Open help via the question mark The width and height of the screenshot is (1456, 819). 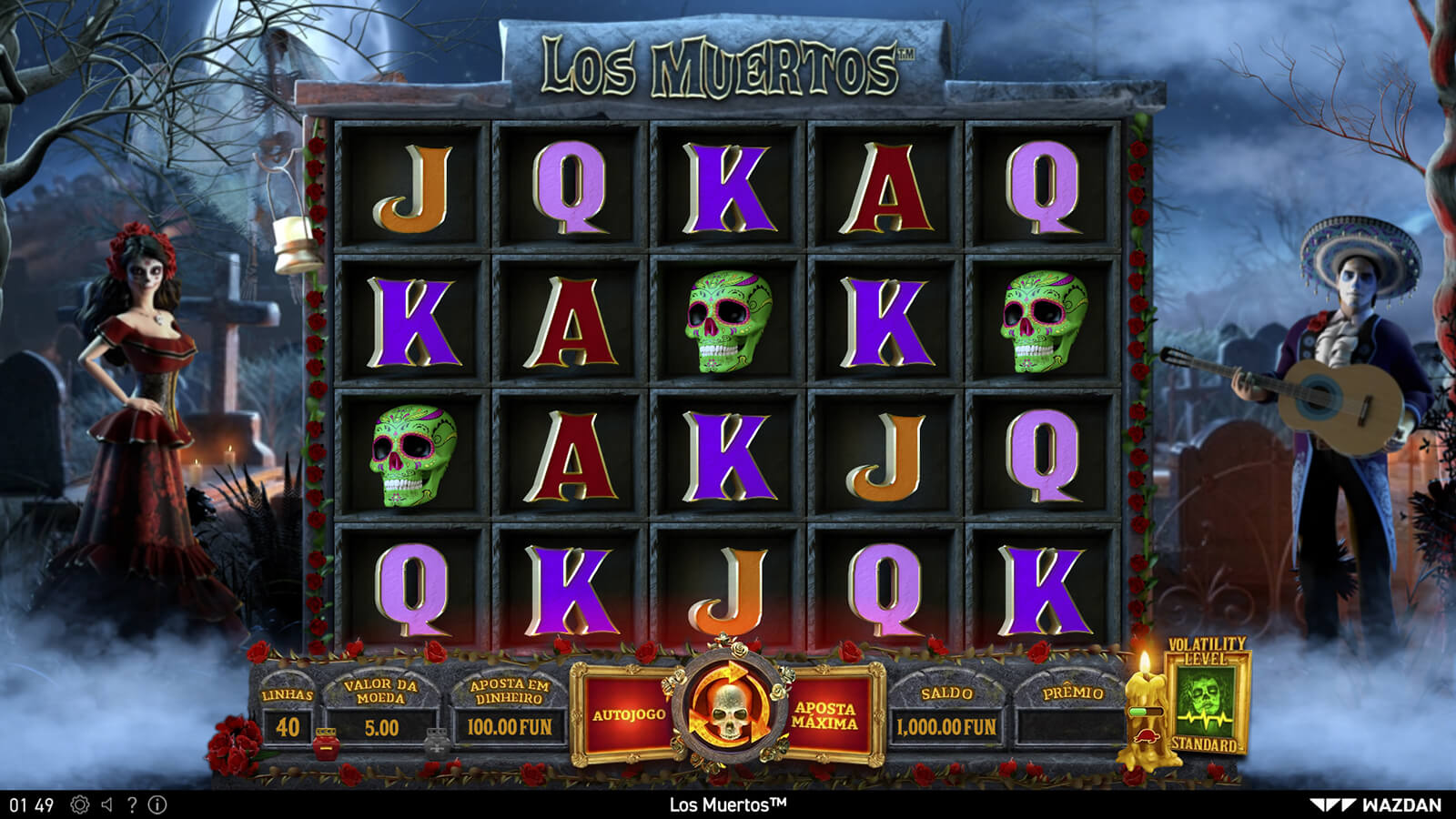click(x=132, y=804)
